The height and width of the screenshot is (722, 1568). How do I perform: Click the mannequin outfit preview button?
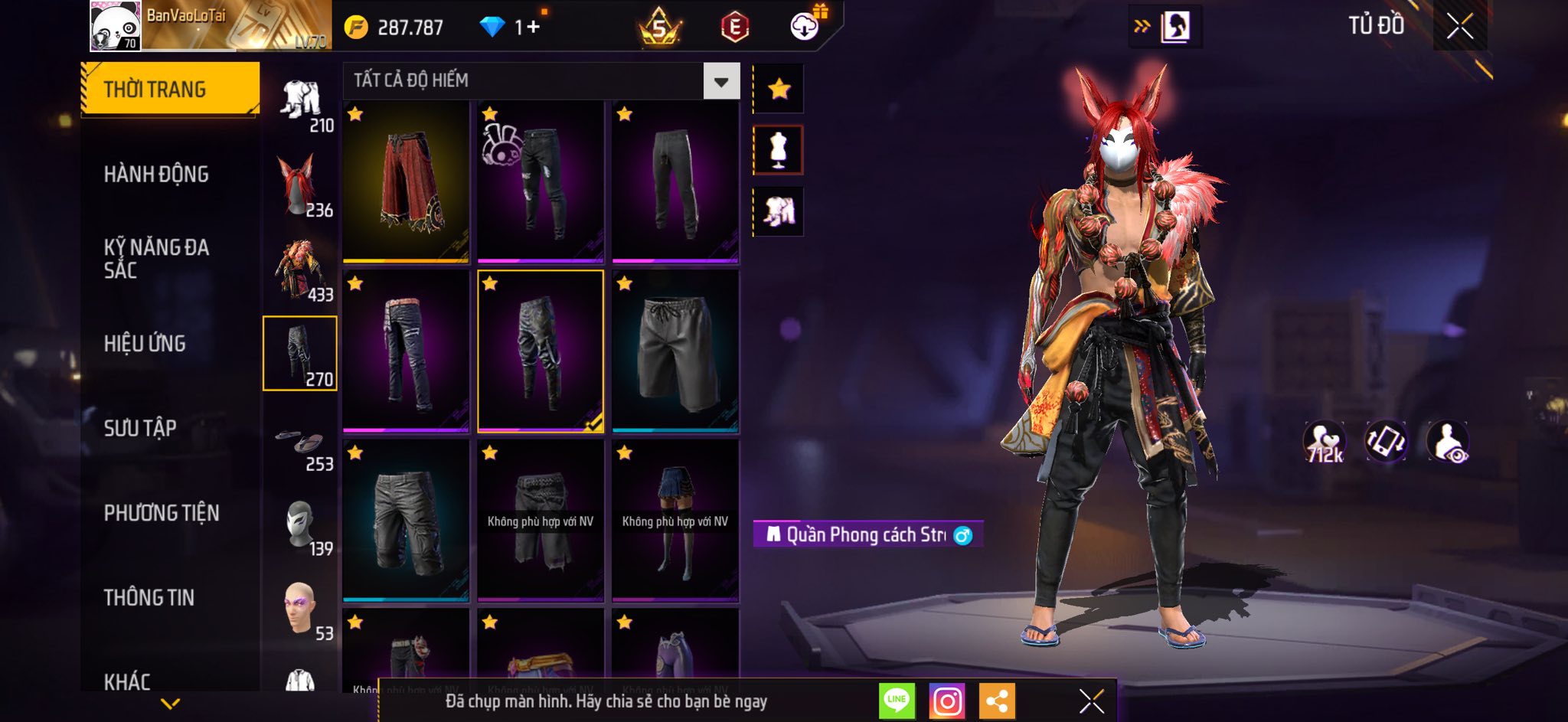click(779, 150)
